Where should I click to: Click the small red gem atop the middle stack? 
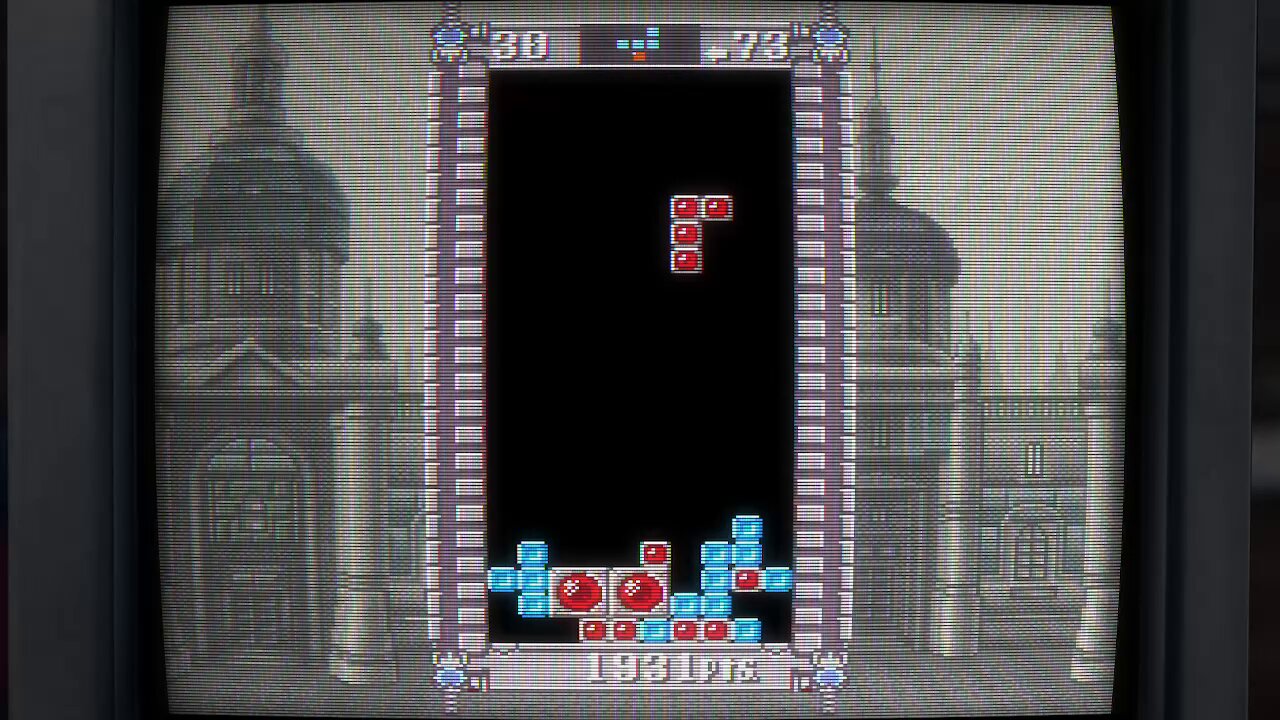coord(654,552)
